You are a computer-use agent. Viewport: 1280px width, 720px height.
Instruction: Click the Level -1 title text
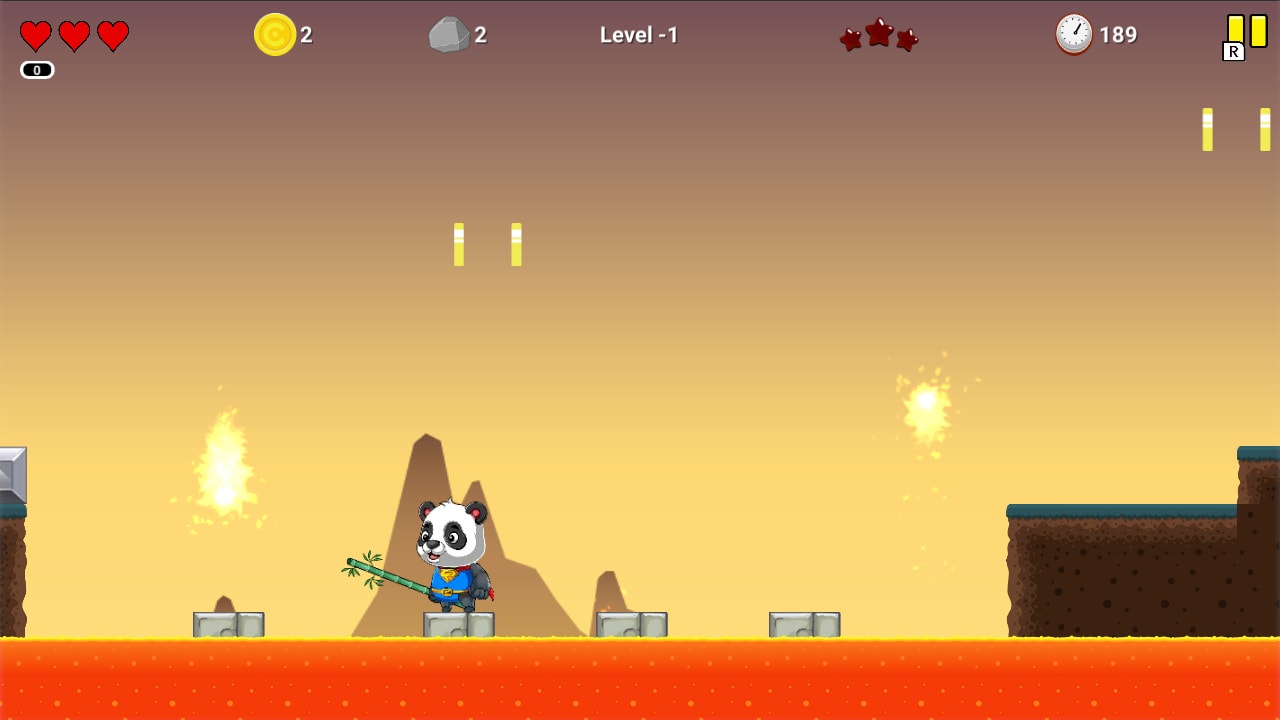tap(639, 34)
